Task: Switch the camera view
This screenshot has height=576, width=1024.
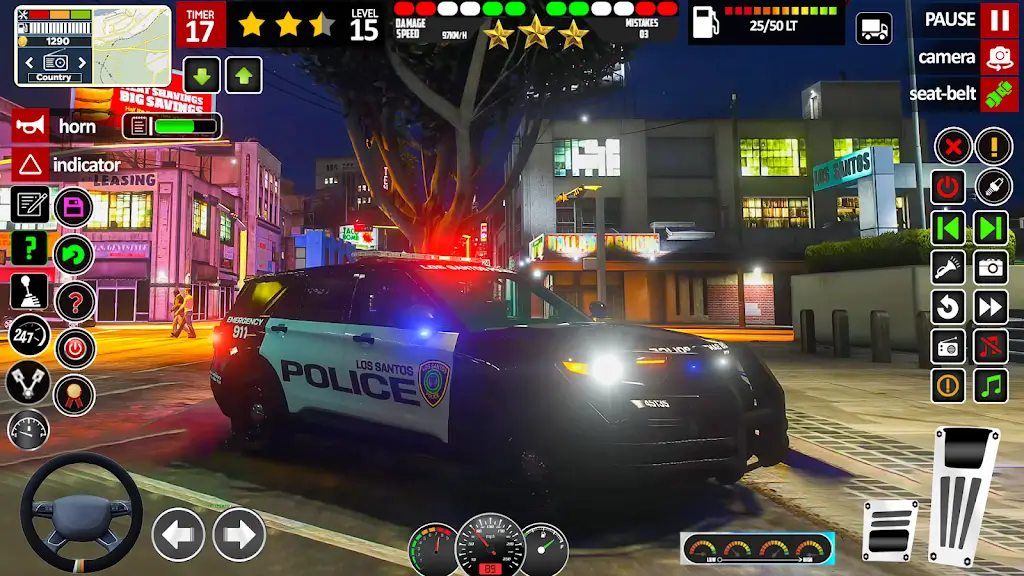Action: click(998, 57)
